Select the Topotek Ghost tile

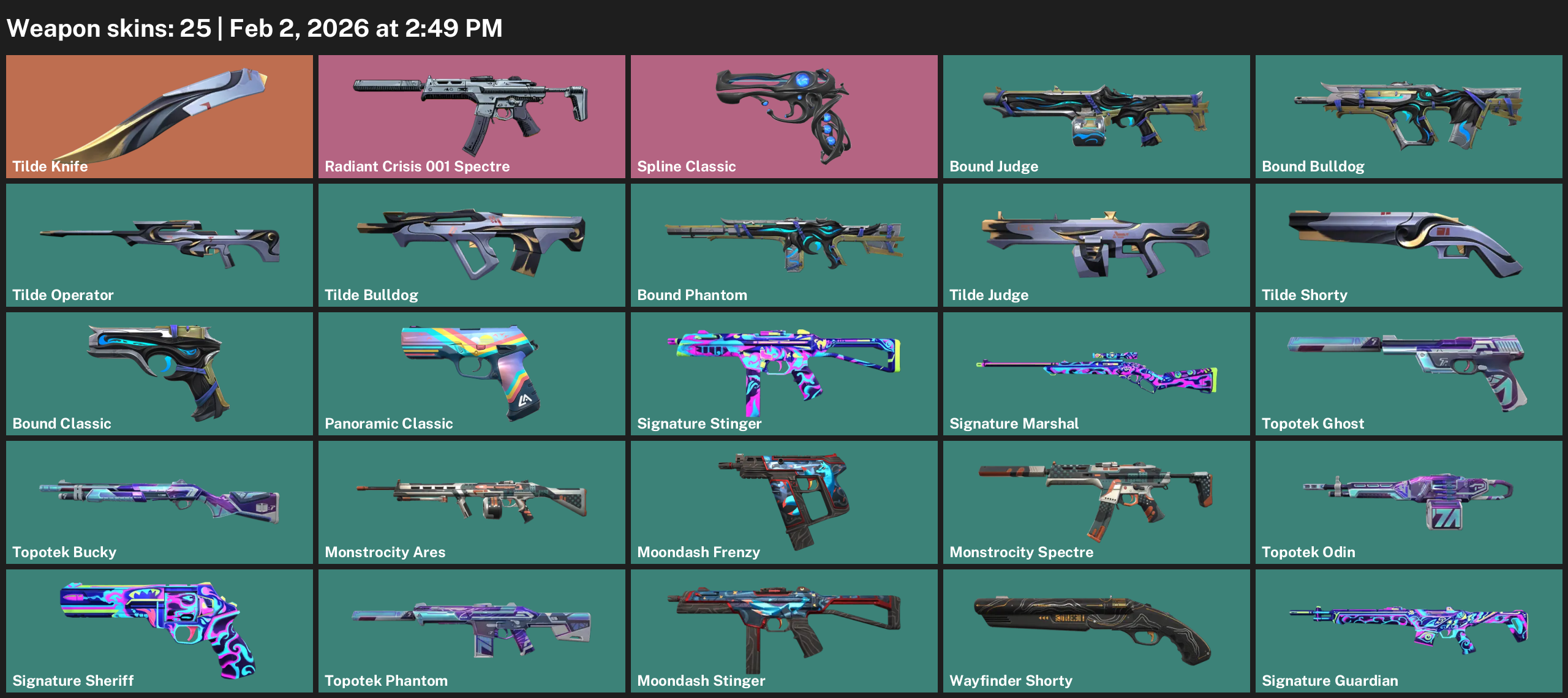click(x=1409, y=373)
